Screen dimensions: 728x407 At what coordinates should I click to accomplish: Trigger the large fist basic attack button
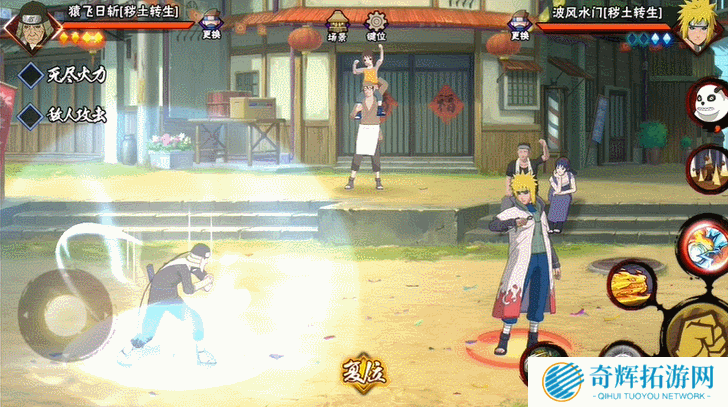tap(698, 330)
